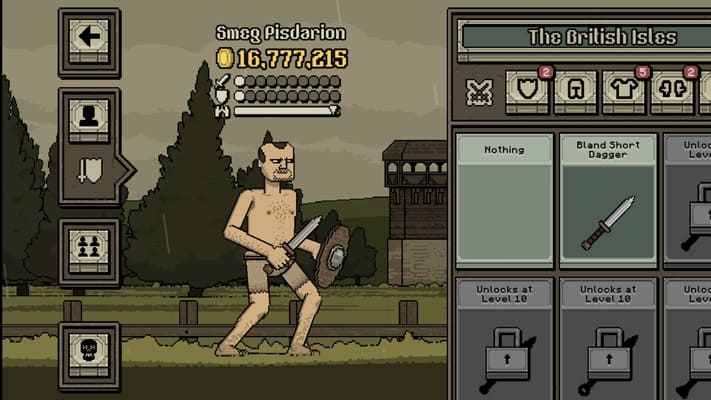Select the arm guards category tab
This screenshot has height=400, width=711.
(x=672, y=91)
